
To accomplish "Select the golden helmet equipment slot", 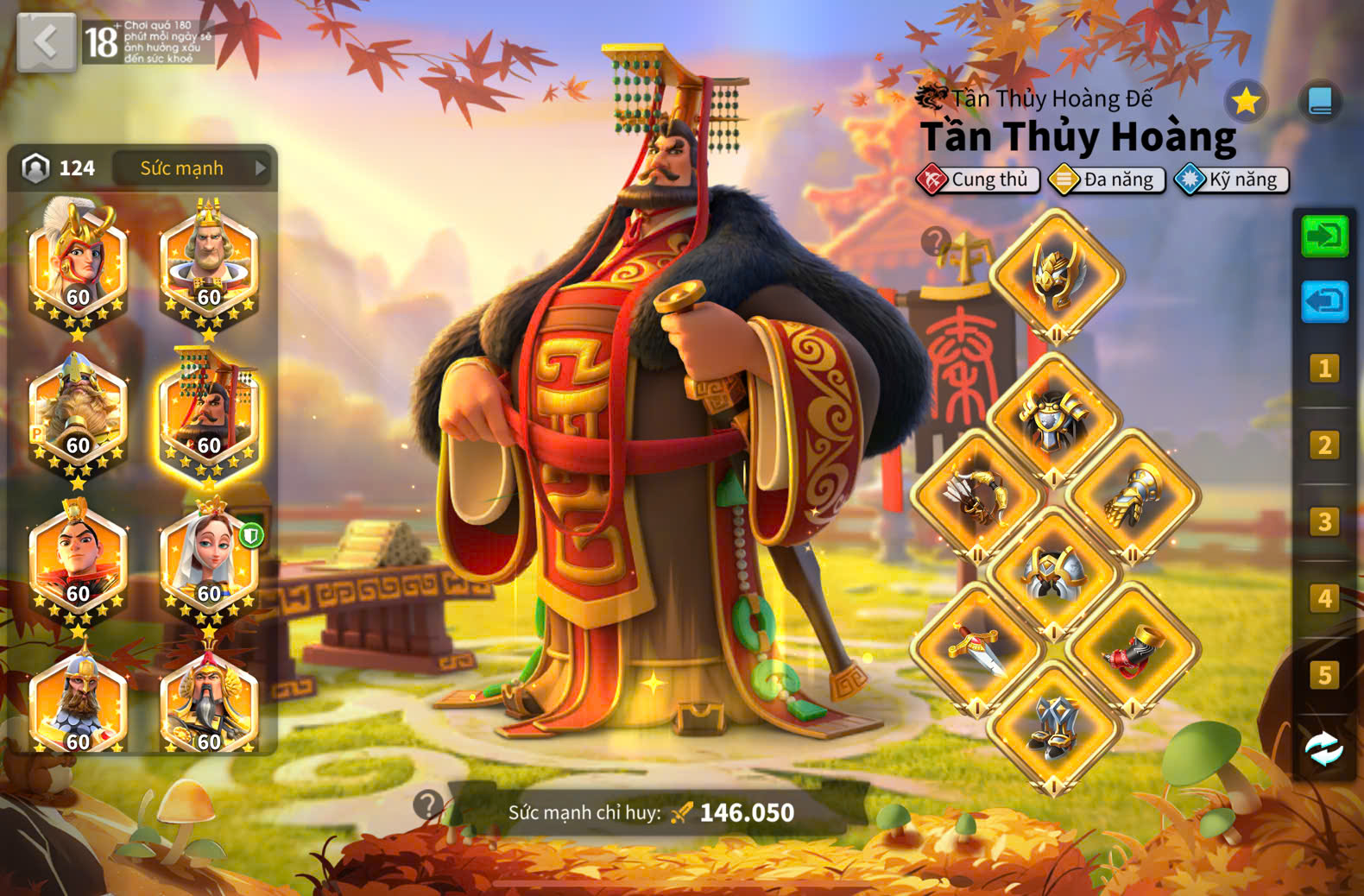I will (x=1056, y=275).
